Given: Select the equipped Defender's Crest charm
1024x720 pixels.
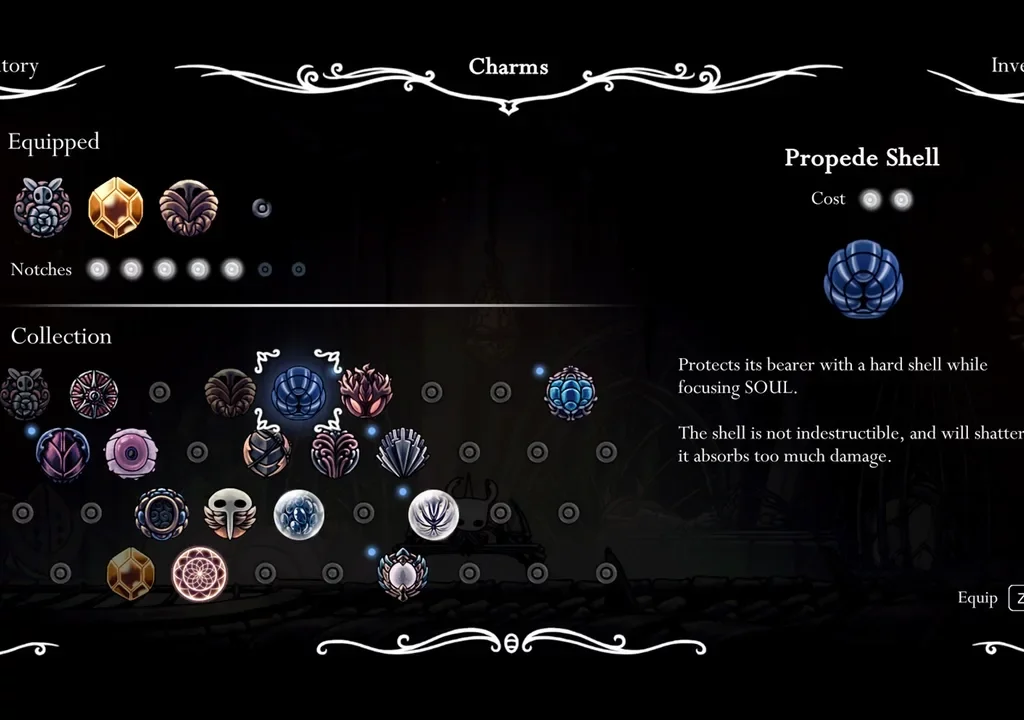Looking at the screenshot, I should click(42, 208).
